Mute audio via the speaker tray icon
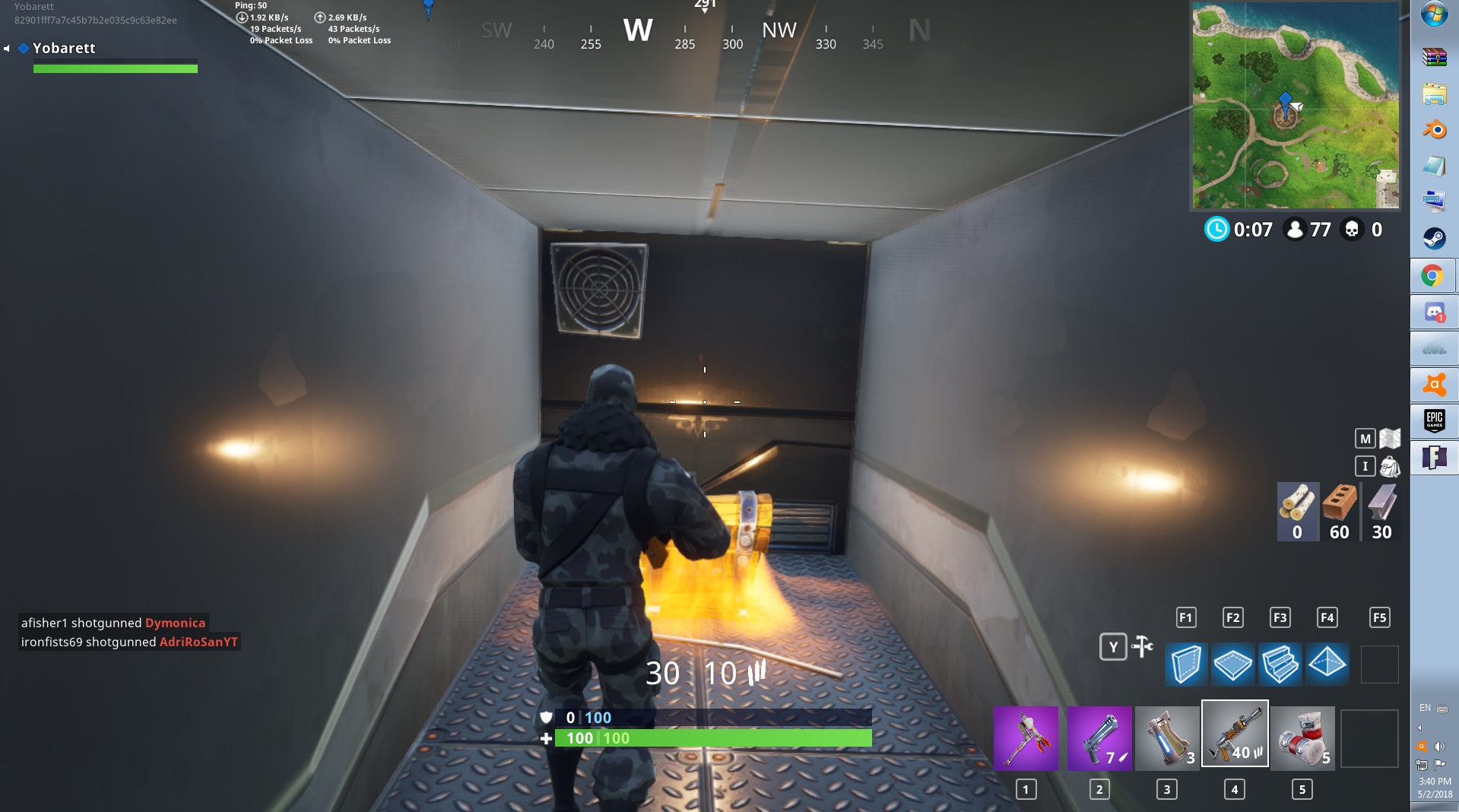Screen dimensions: 1459x812 coord(1439,747)
